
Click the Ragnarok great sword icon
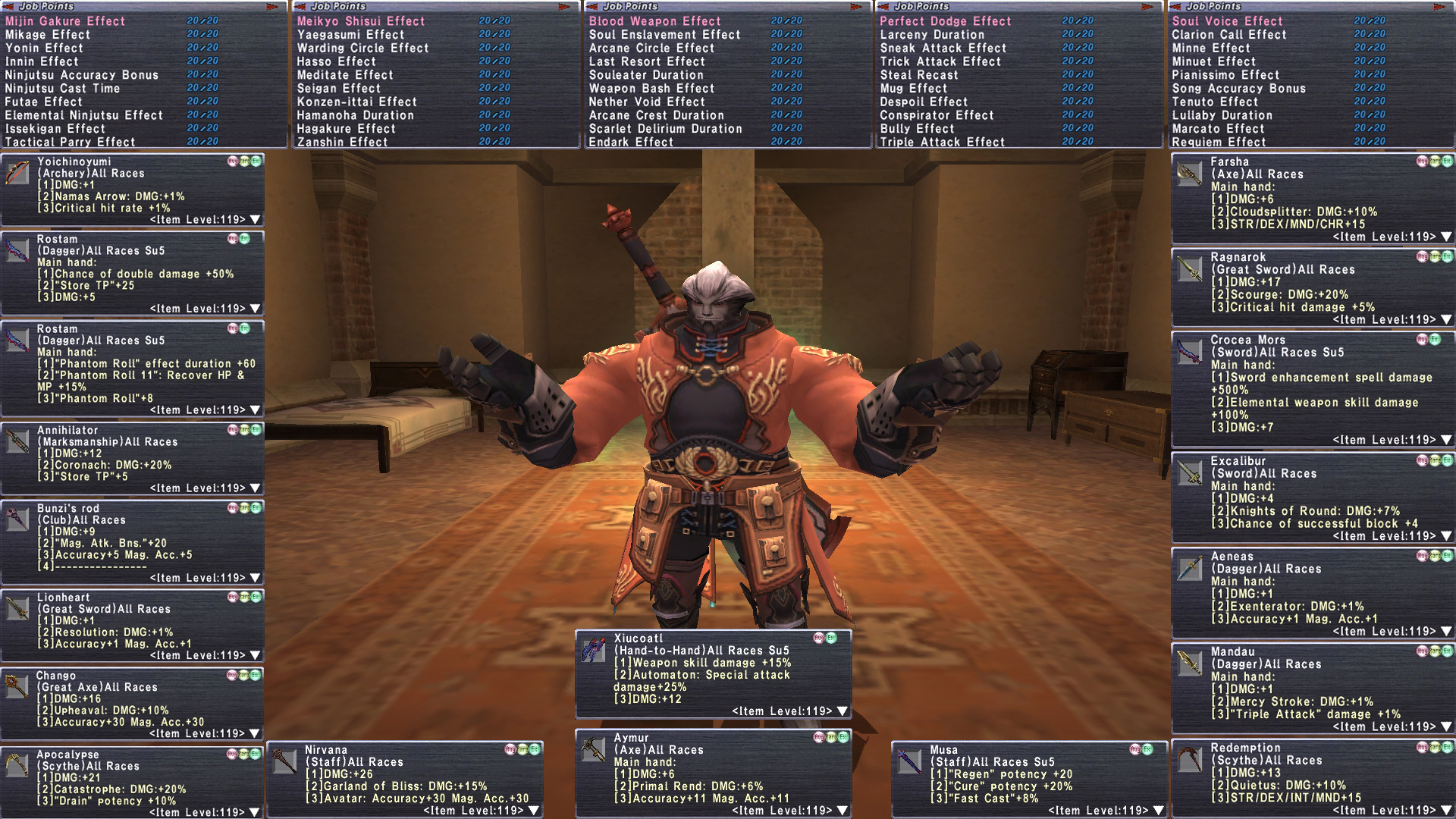click(1190, 269)
